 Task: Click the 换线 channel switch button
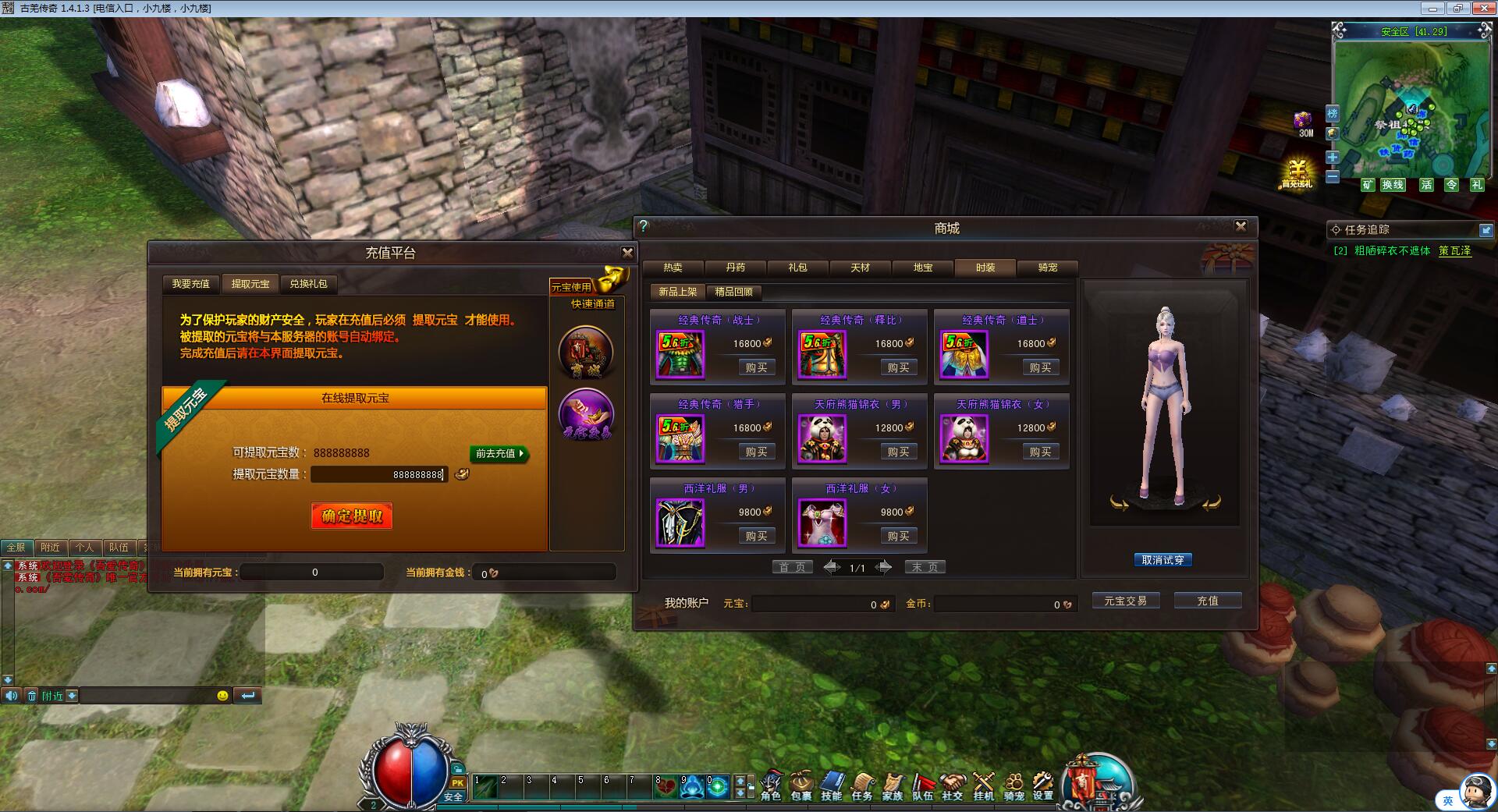pyautogui.click(x=1393, y=185)
